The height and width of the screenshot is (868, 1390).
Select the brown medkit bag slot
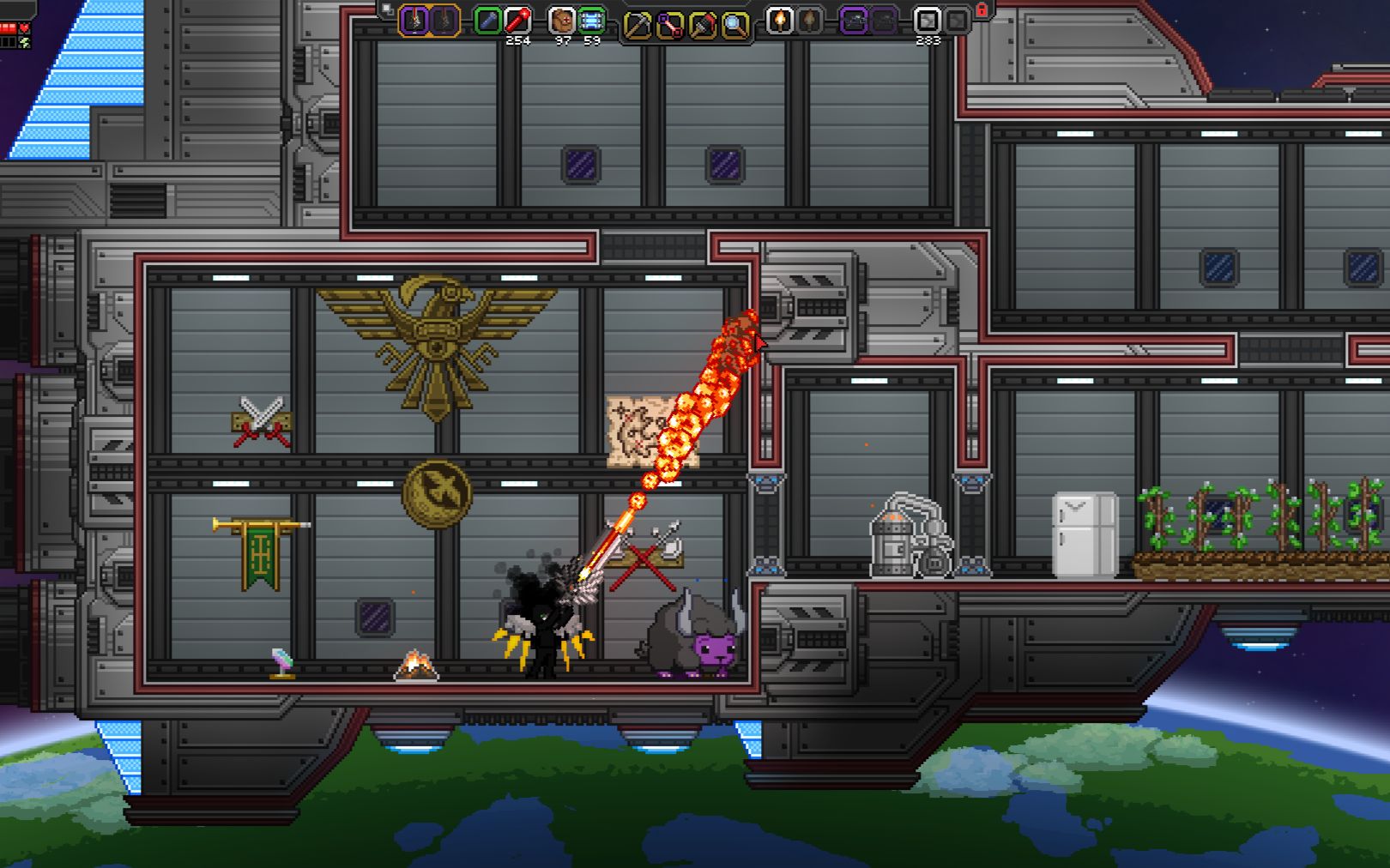point(561,21)
